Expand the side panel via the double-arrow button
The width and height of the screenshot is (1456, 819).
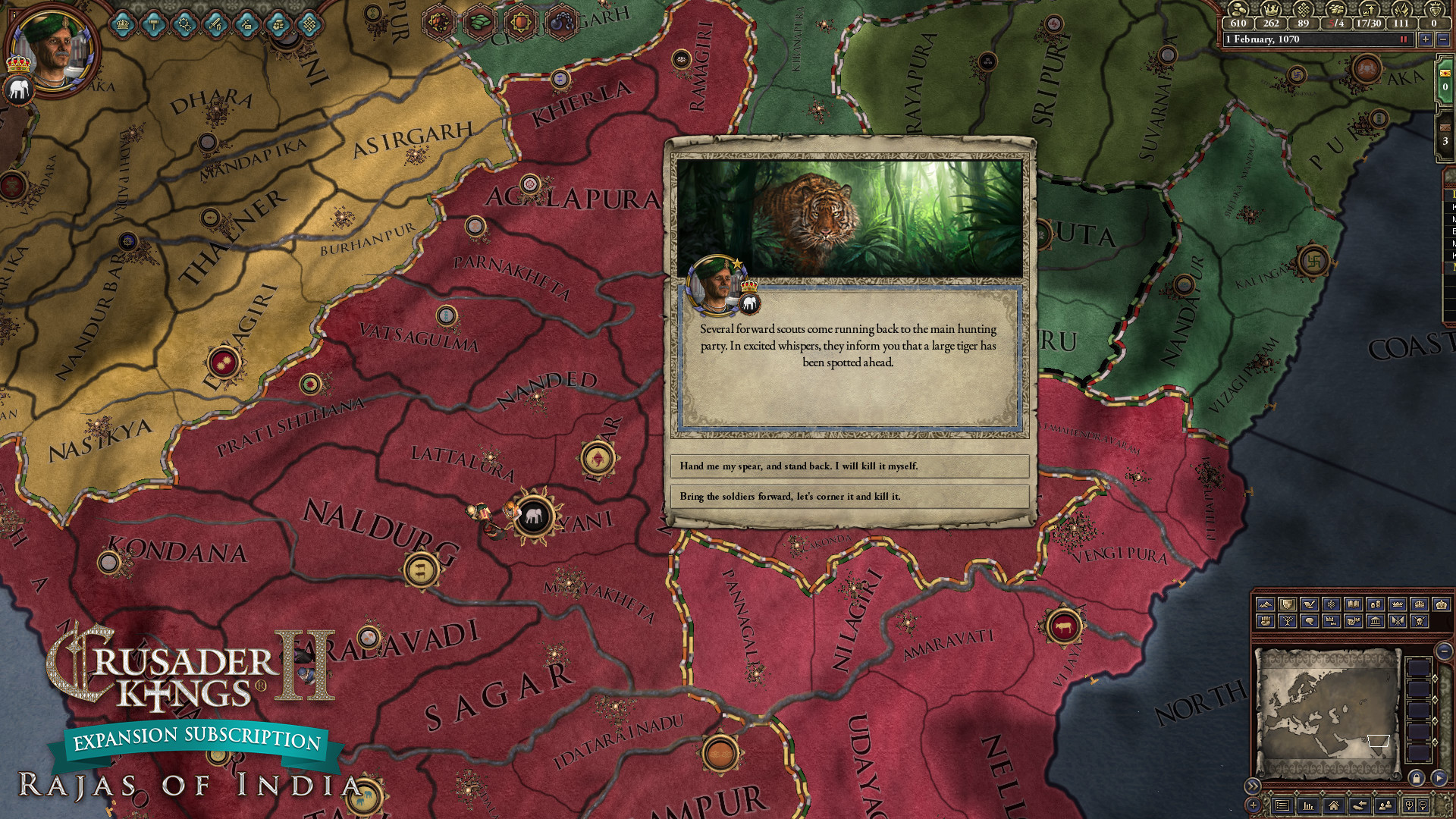[1253, 786]
